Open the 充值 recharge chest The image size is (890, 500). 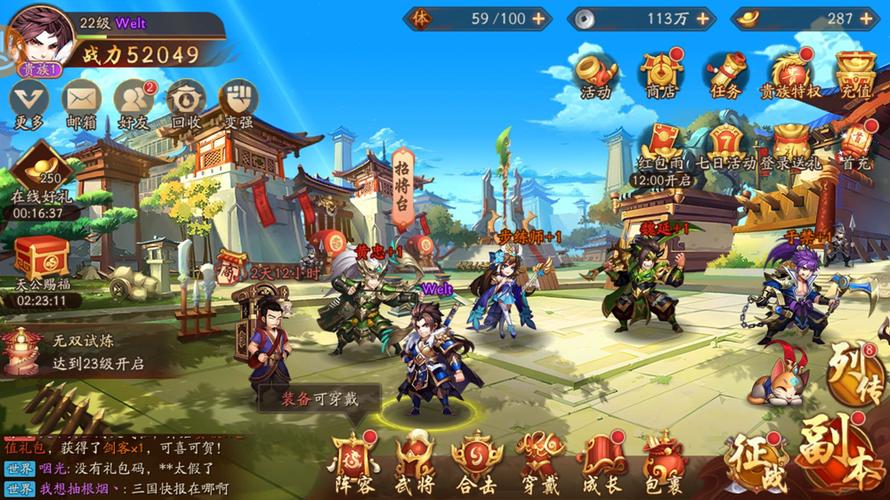pos(855,72)
